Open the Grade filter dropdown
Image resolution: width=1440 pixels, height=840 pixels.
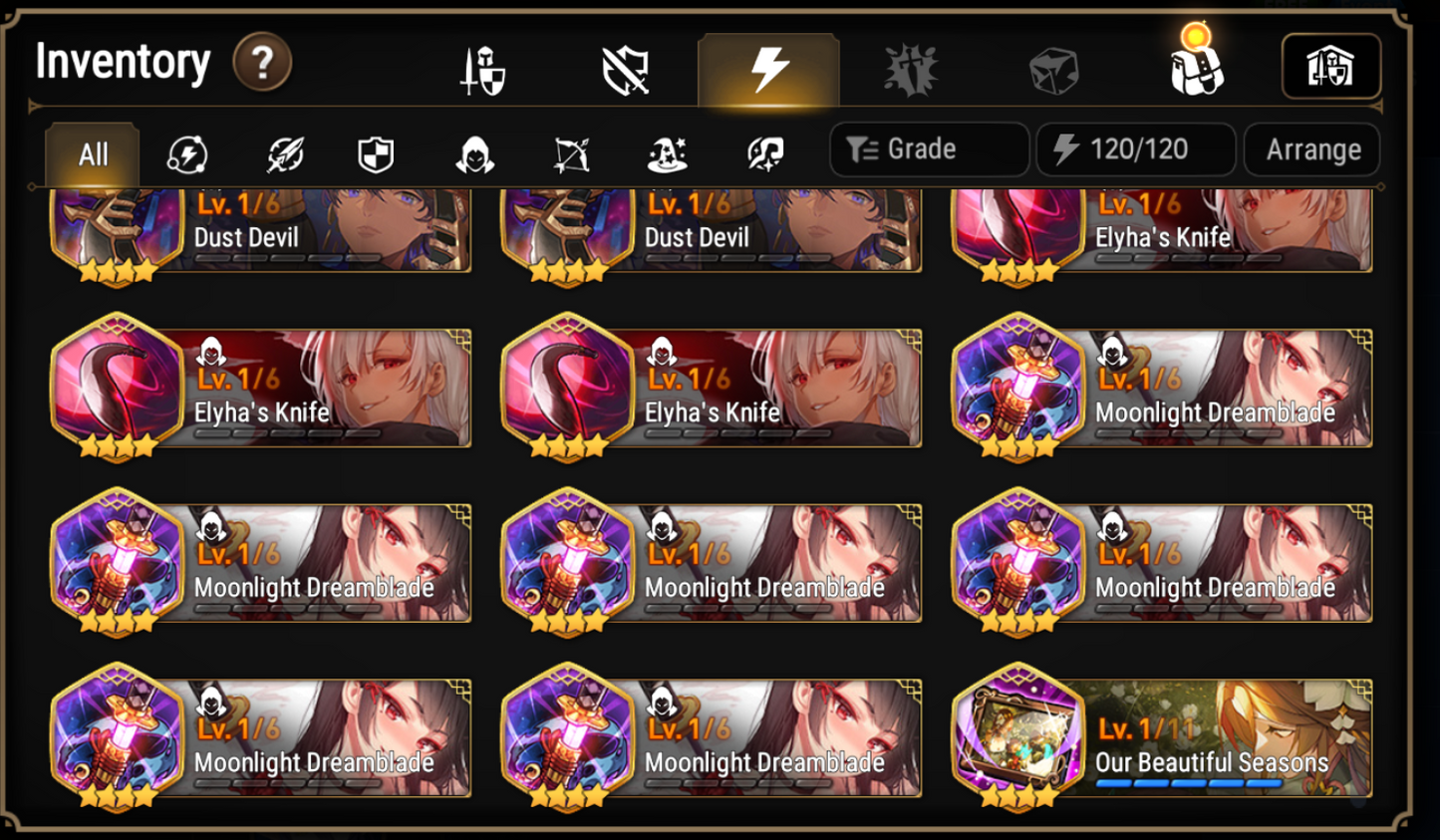point(928,149)
